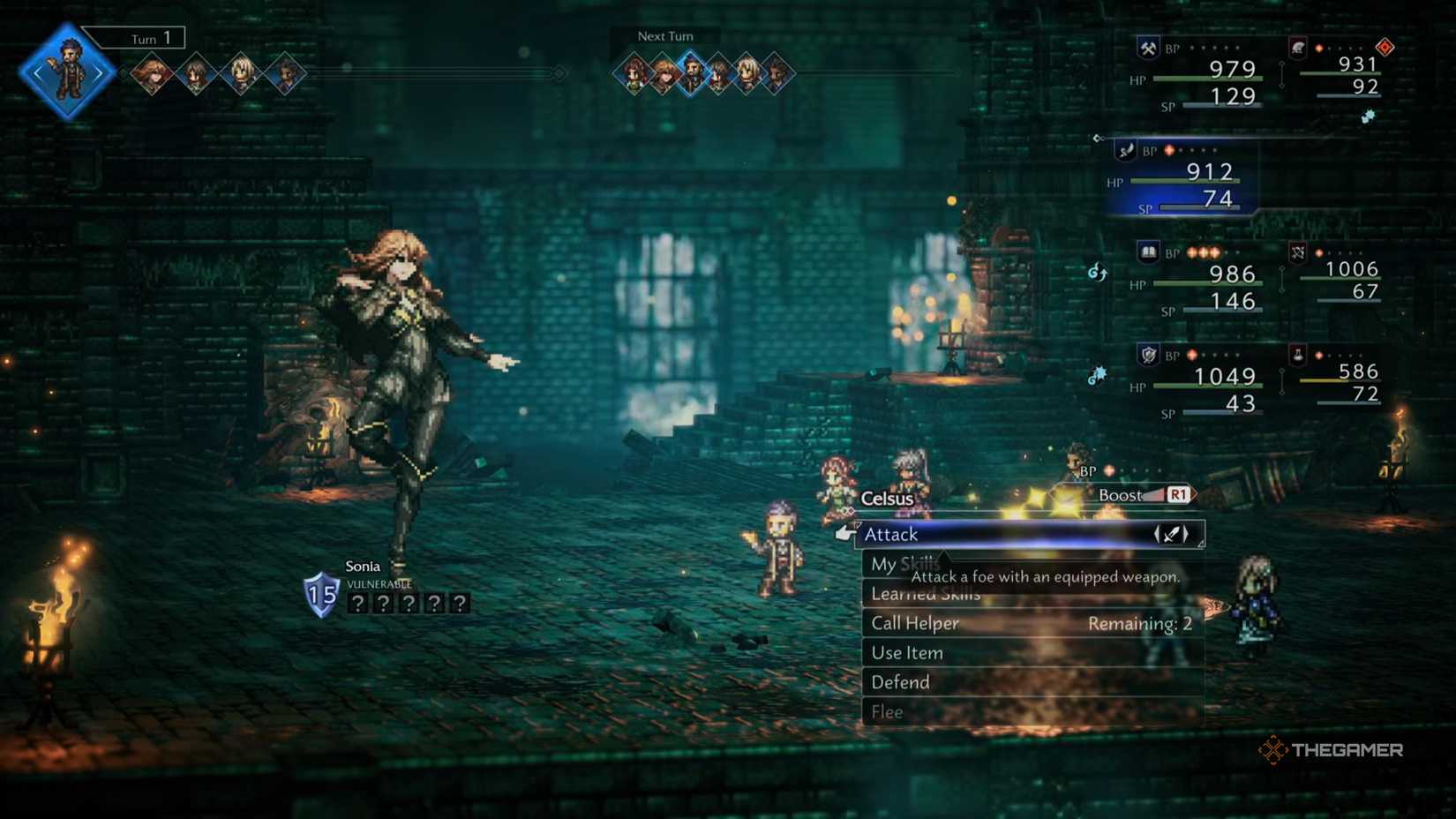Toggle the first unknown weakness question mark under Sonia
1456x819 pixels.
click(356, 603)
